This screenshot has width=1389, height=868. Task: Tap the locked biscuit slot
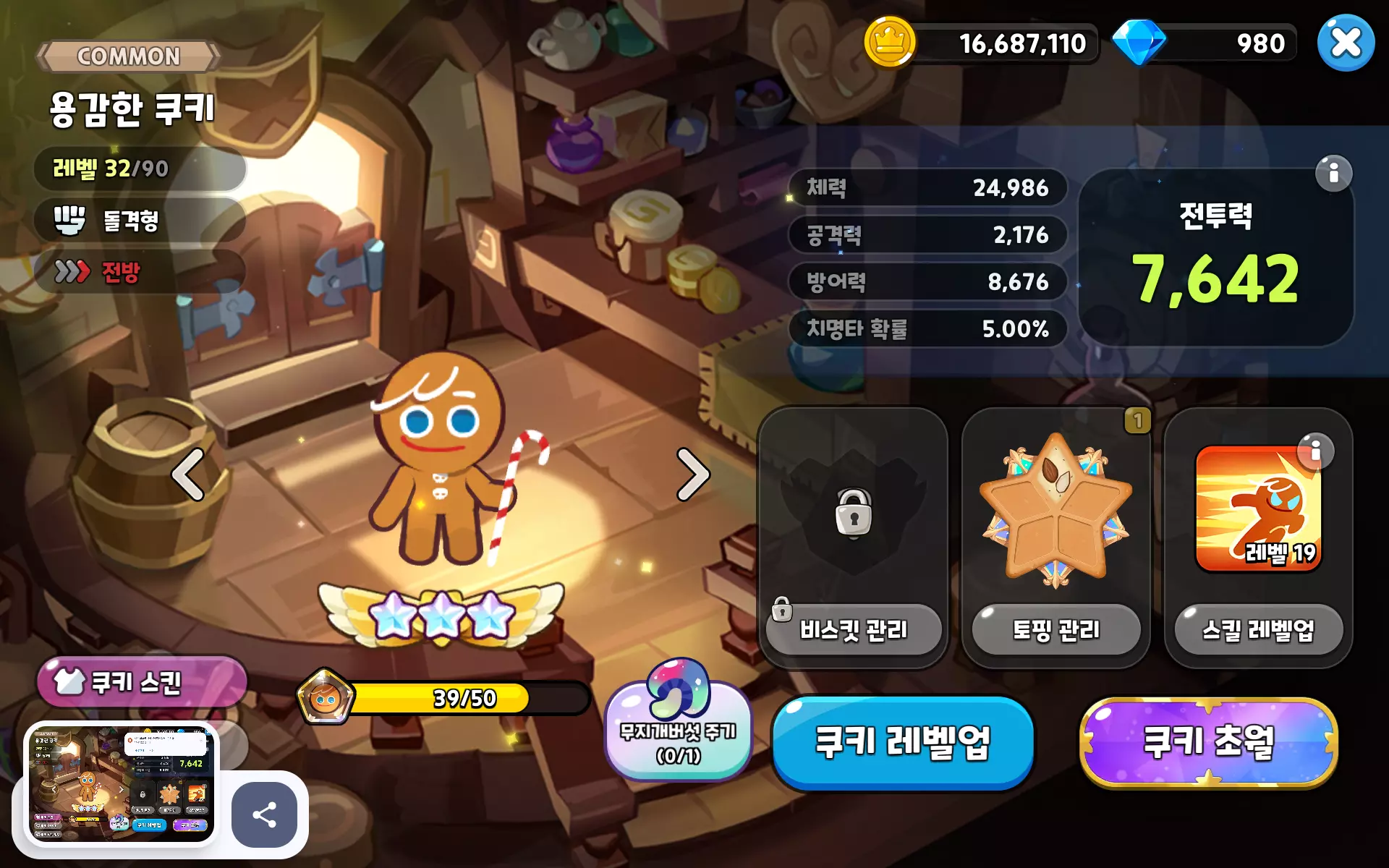click(853, 510)
